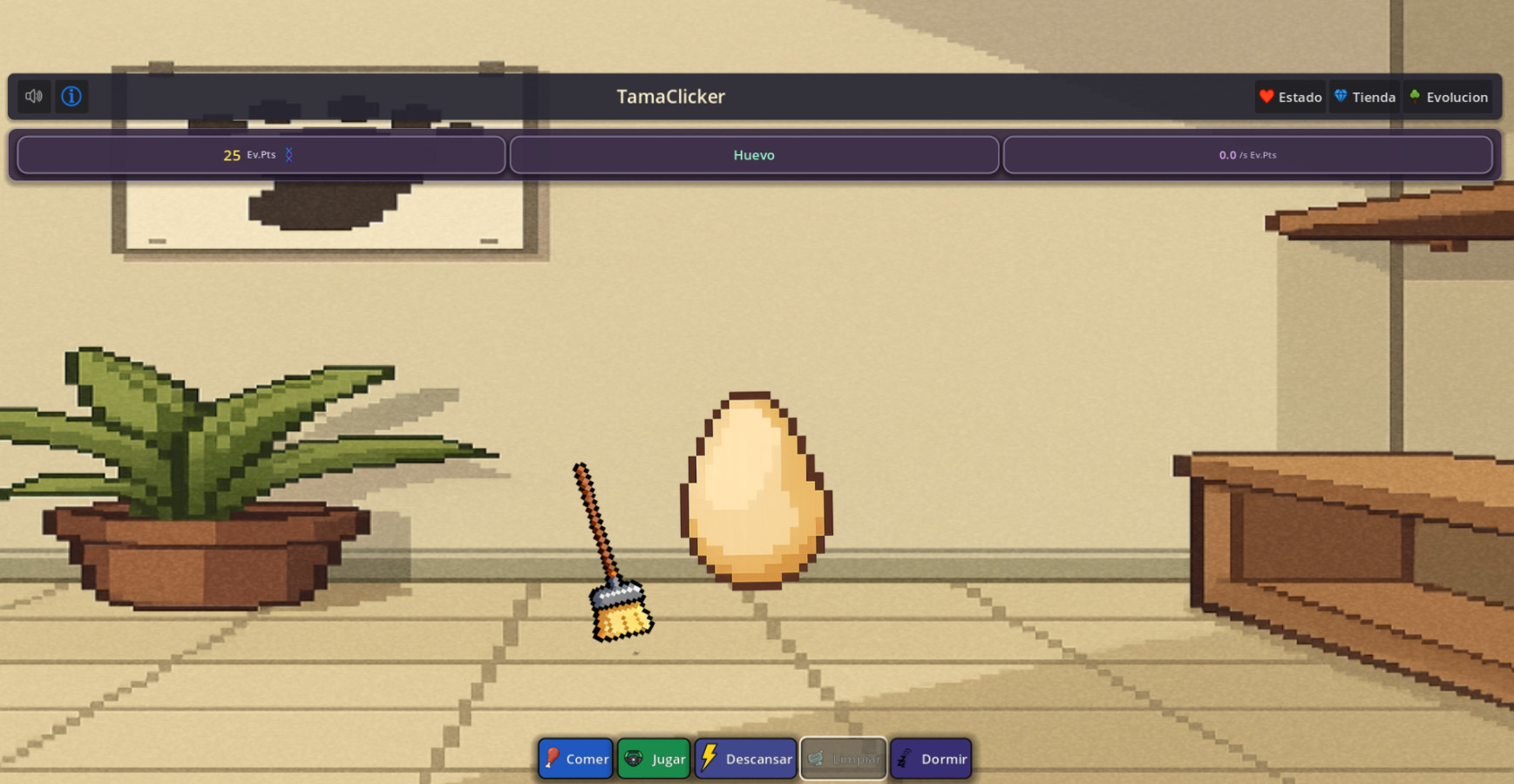The width and height of the screenshot is (1514, 784).
Task: Open the info panel icon
Action: point(71,97)
